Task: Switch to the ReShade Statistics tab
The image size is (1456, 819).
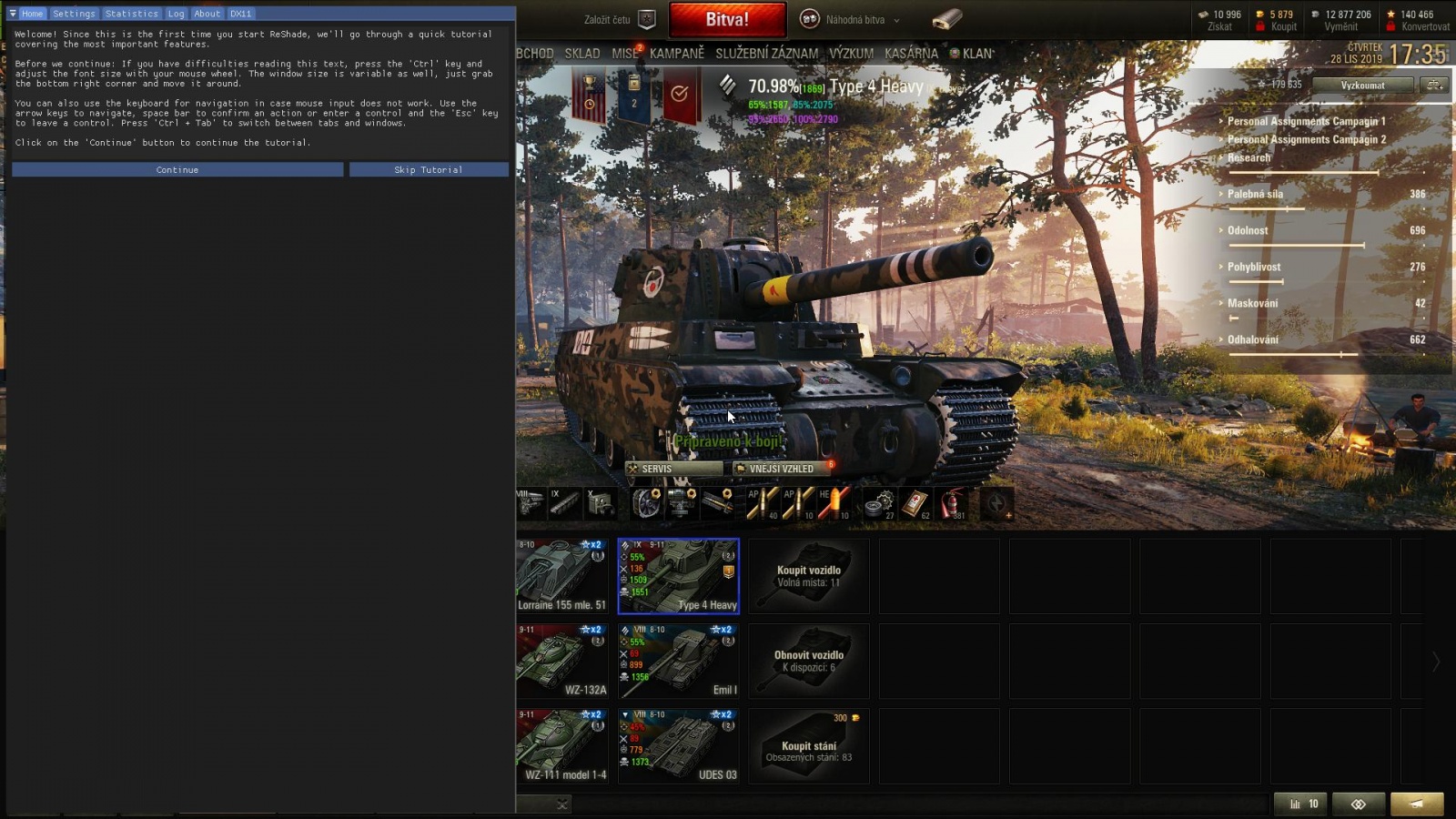Action: (x=131, y=14)
